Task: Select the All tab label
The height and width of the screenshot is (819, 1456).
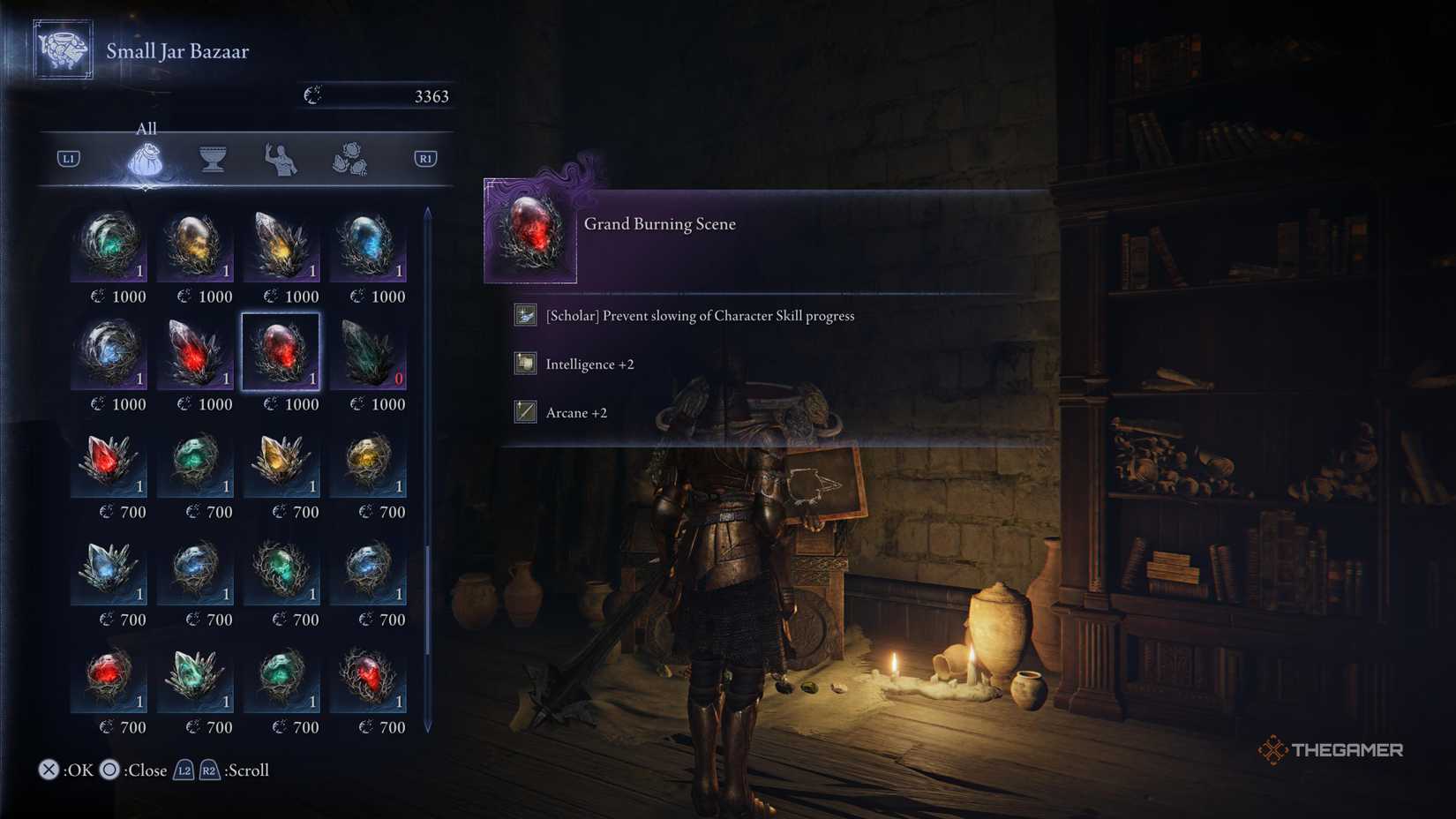Action: coord(145,129)
